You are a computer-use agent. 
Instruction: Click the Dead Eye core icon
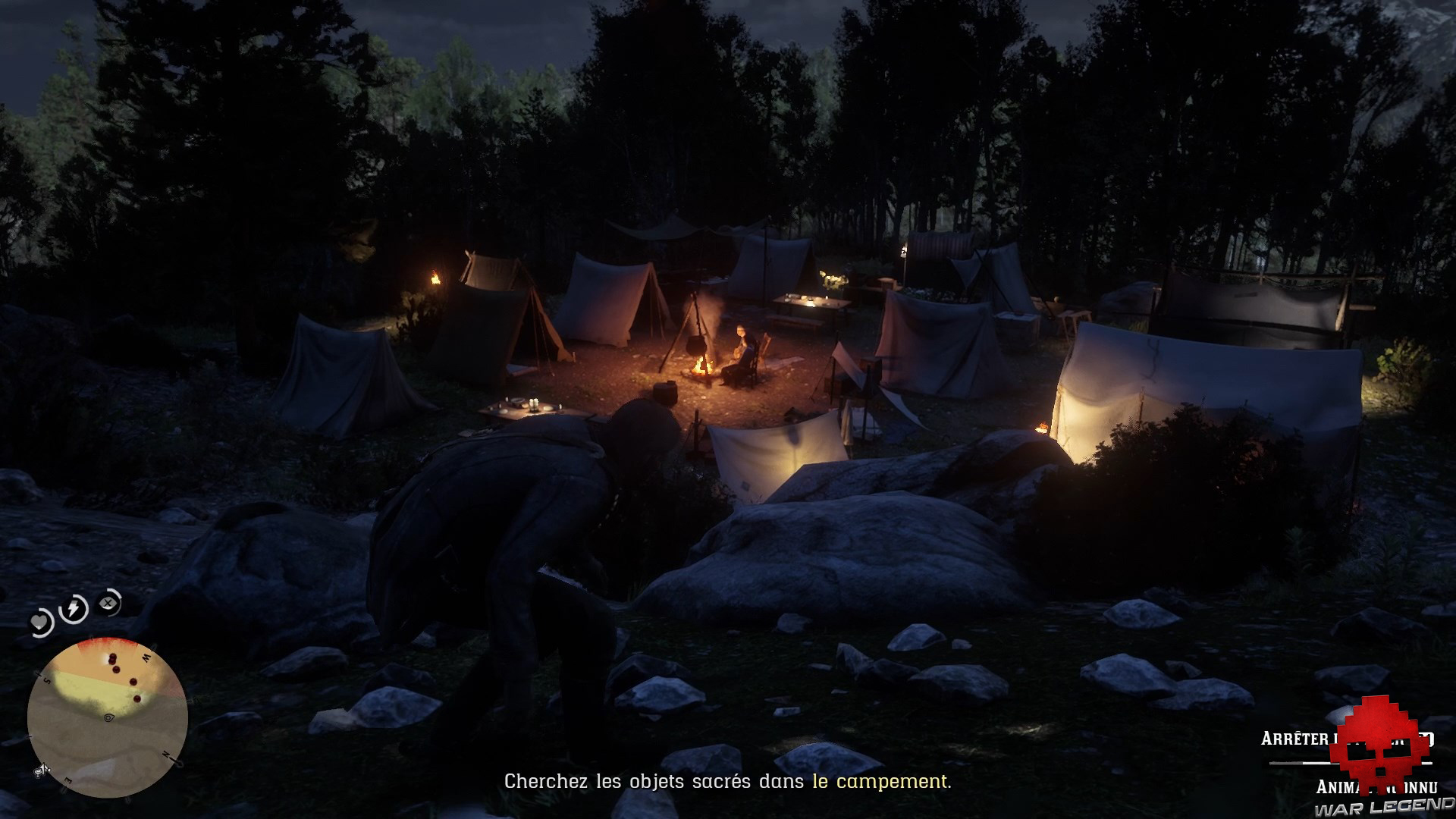click(107, 601)
